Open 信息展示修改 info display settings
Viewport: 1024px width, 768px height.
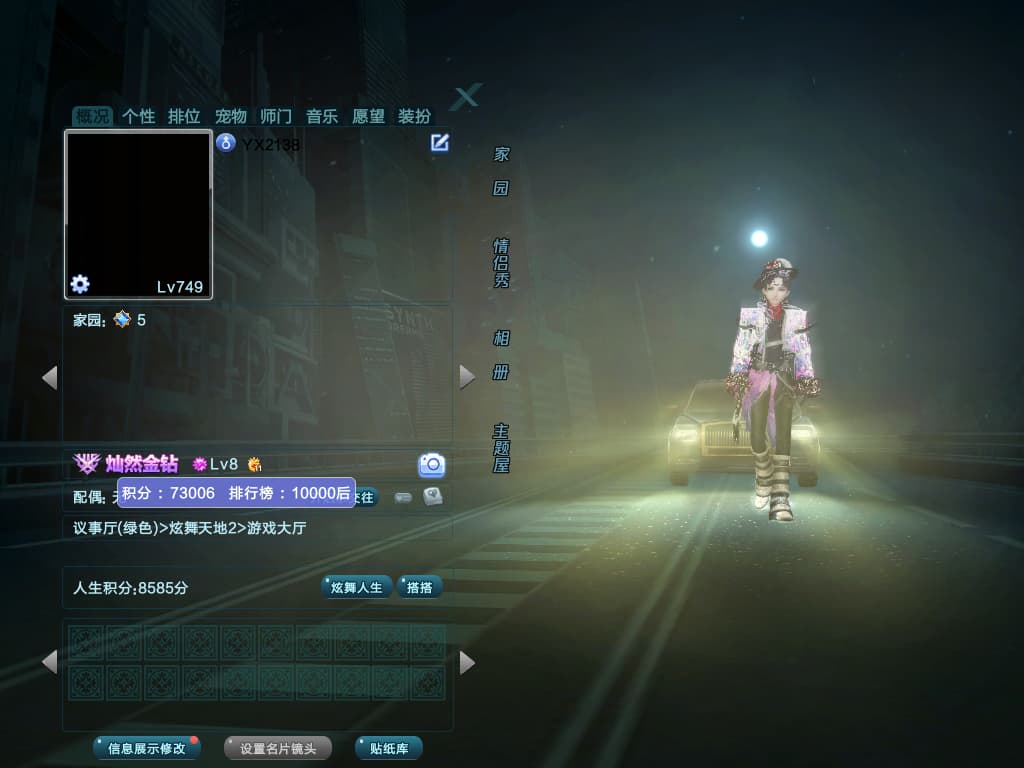146,748
